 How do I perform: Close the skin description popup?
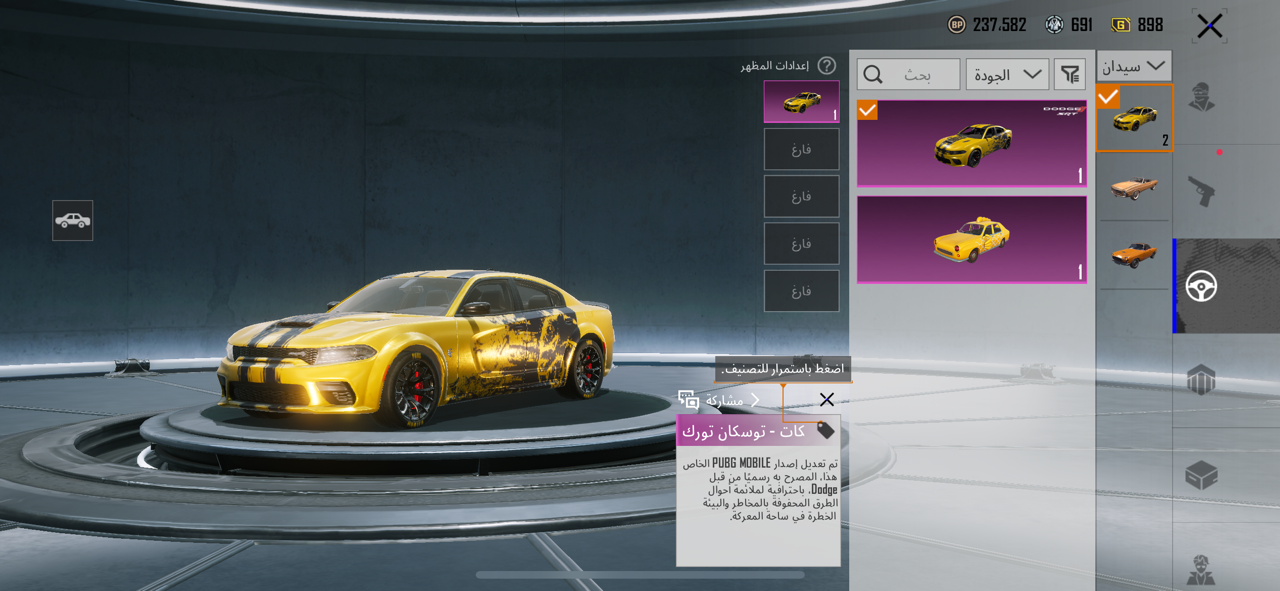point(826,400)
